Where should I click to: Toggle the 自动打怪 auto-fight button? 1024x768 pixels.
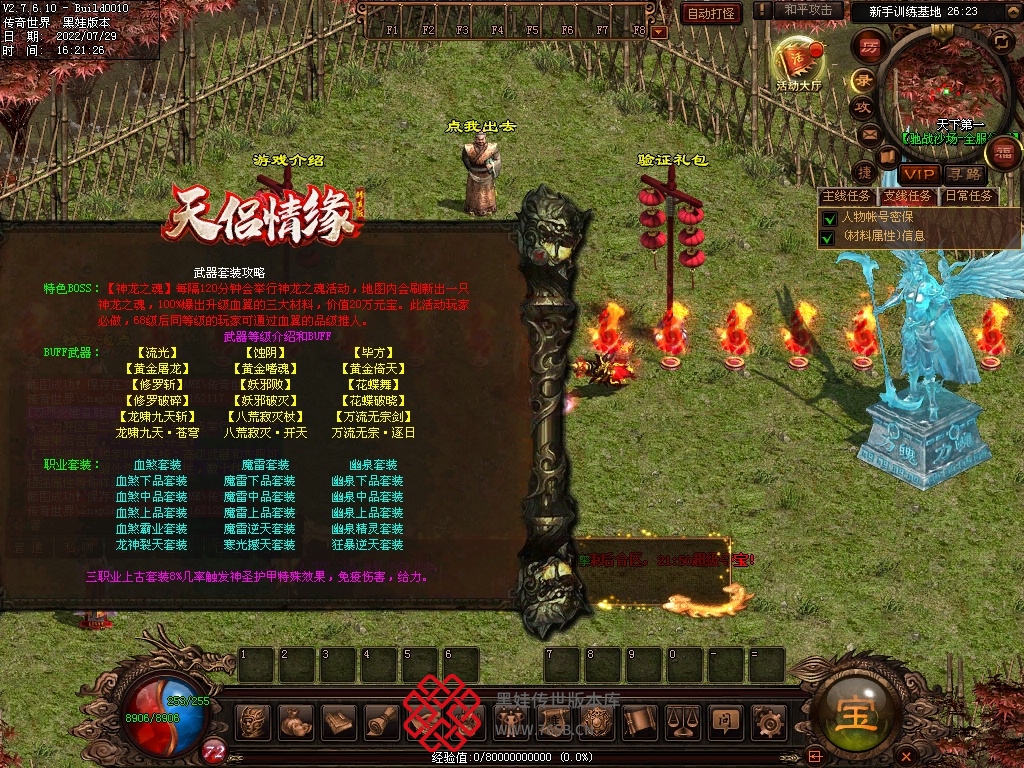(x=711, y=13)
